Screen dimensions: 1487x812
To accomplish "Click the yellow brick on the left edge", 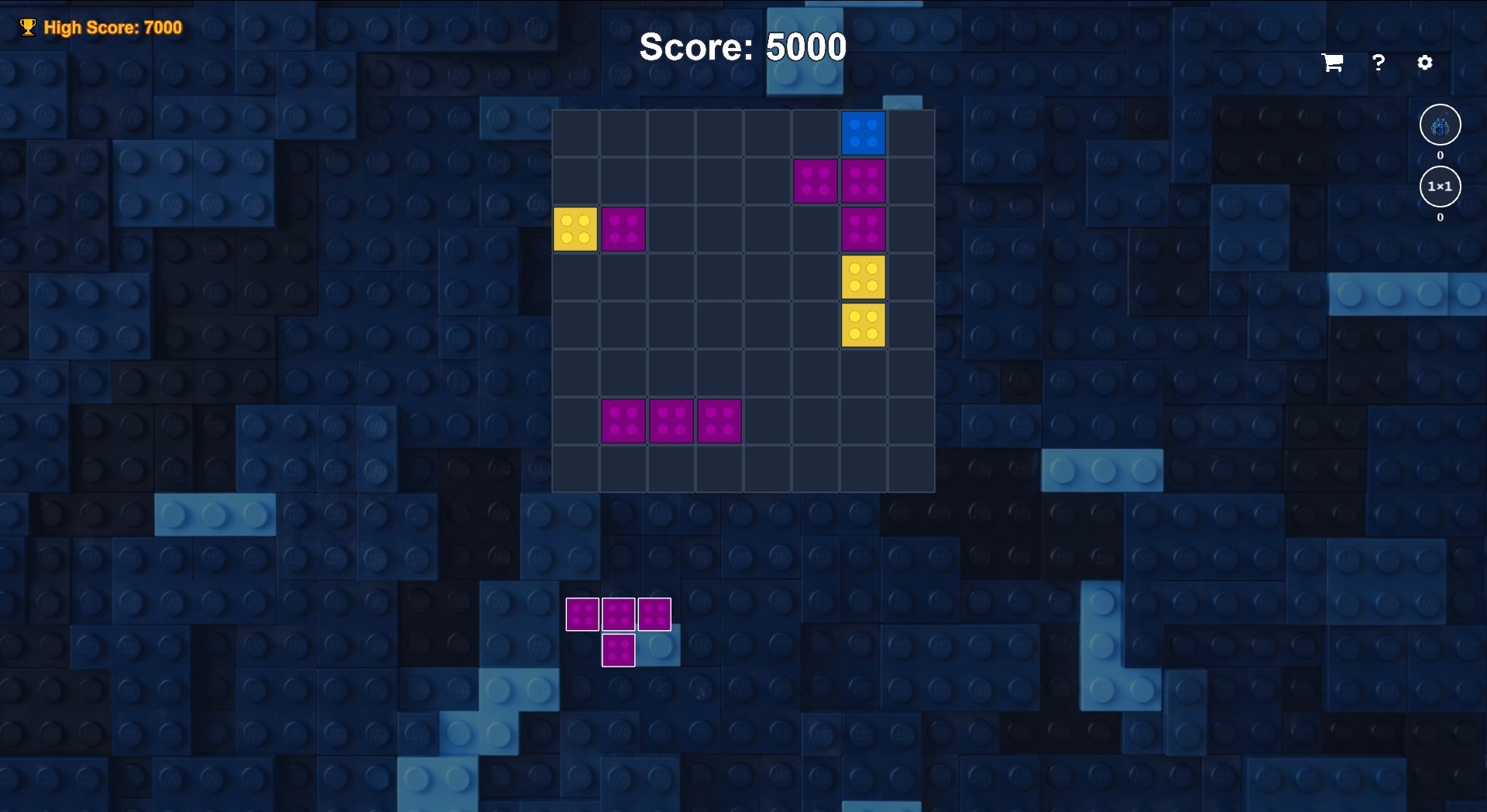I will (x=575, y=229).
